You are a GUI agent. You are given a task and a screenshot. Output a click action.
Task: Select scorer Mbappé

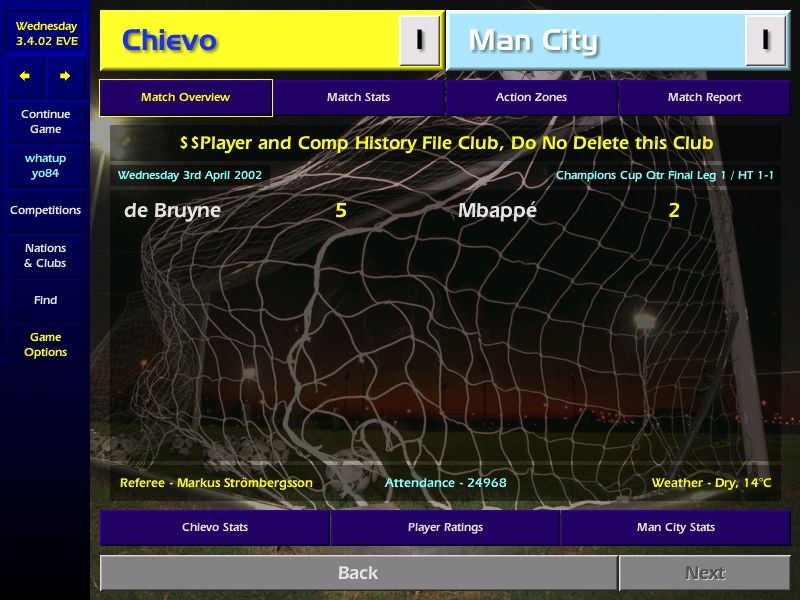[x=497, y=211]
